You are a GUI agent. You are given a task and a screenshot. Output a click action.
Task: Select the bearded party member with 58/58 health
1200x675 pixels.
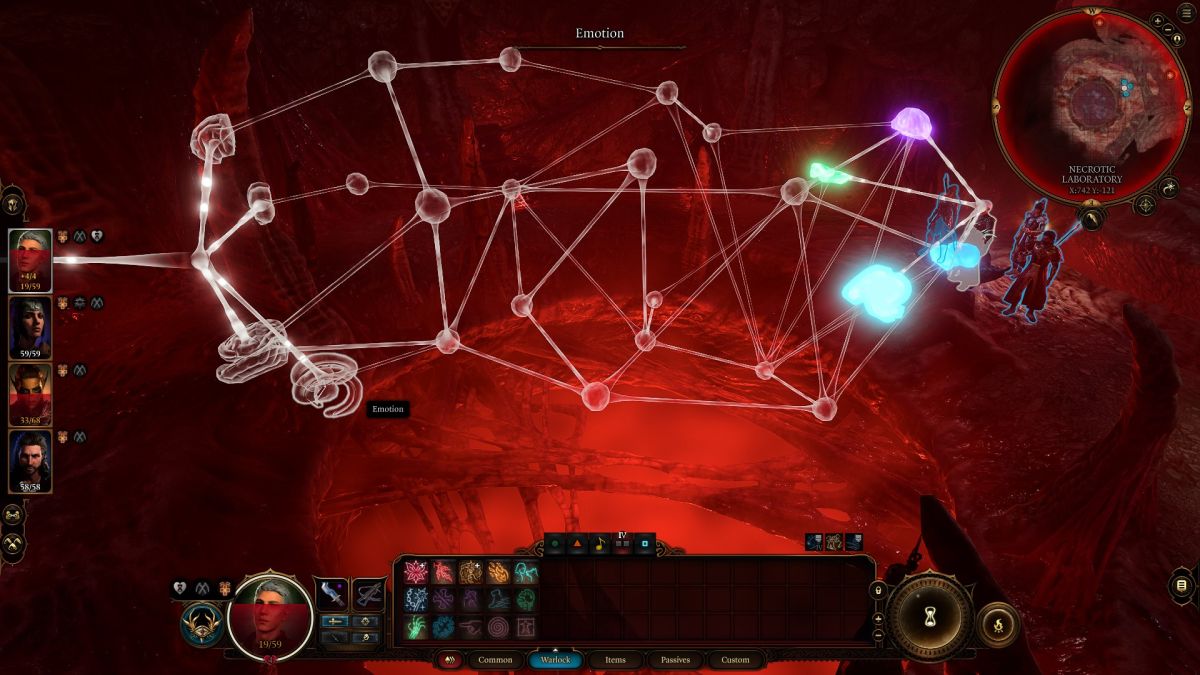coord(30,461)
